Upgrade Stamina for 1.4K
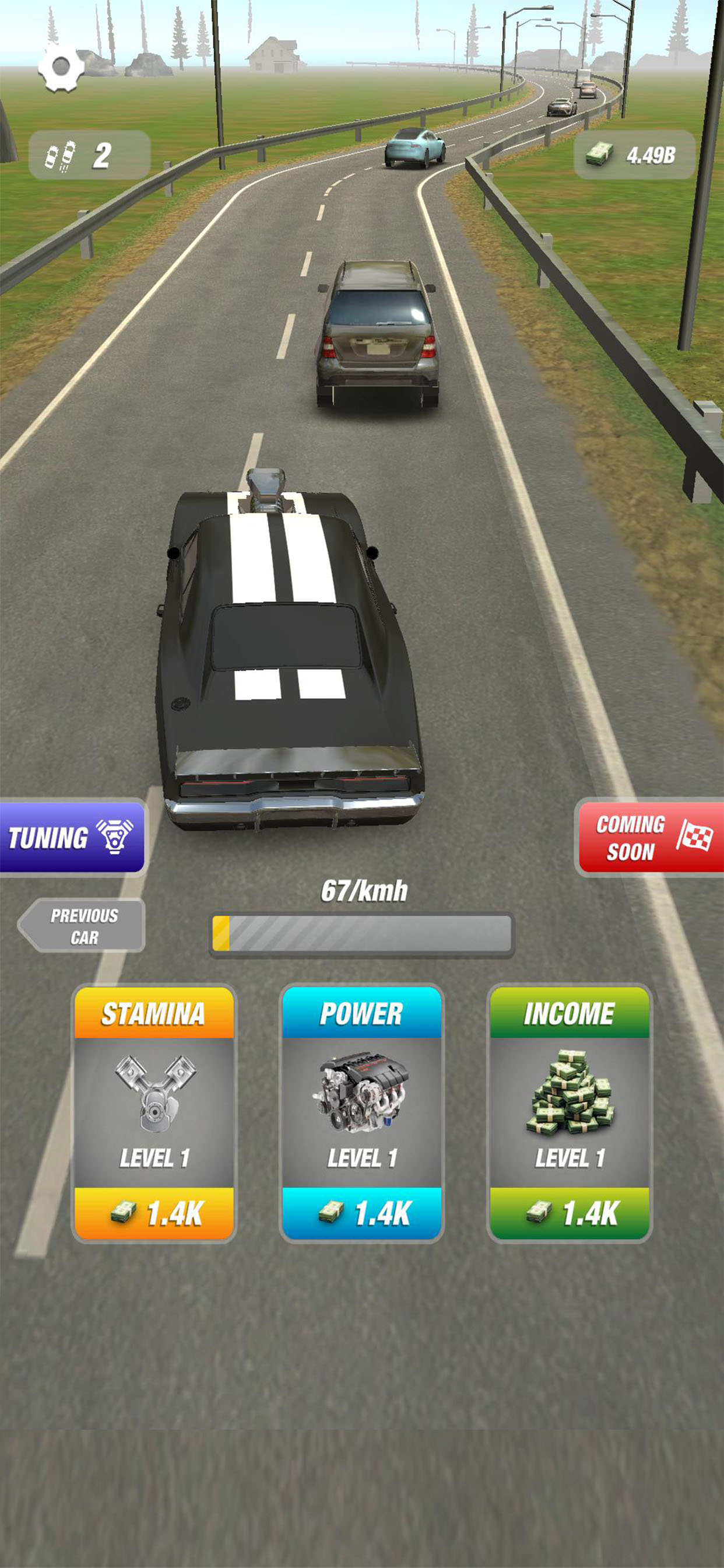 tap(154, 1213)
